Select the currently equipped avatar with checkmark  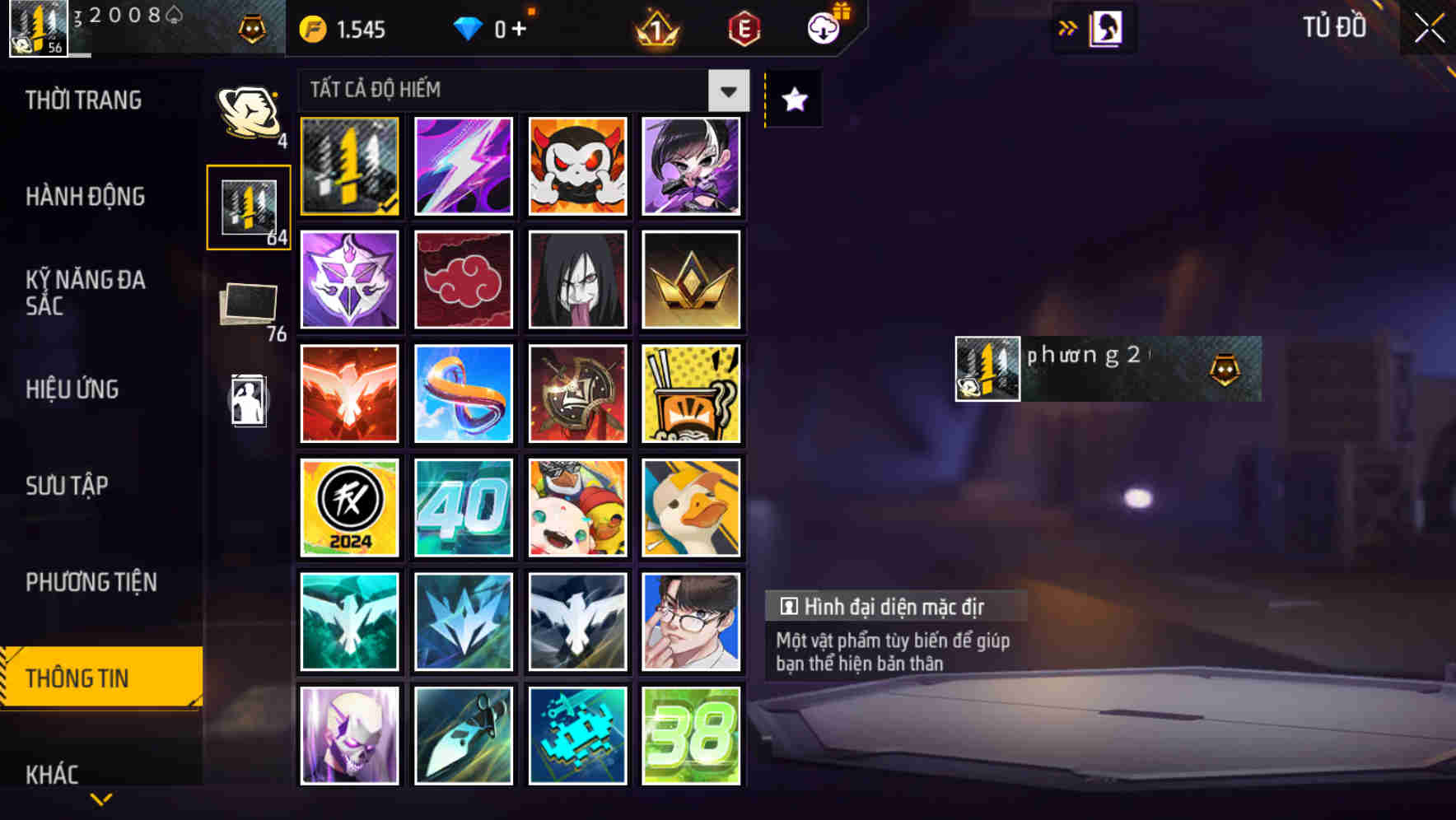pyautogui.click(x=349, y=167)
